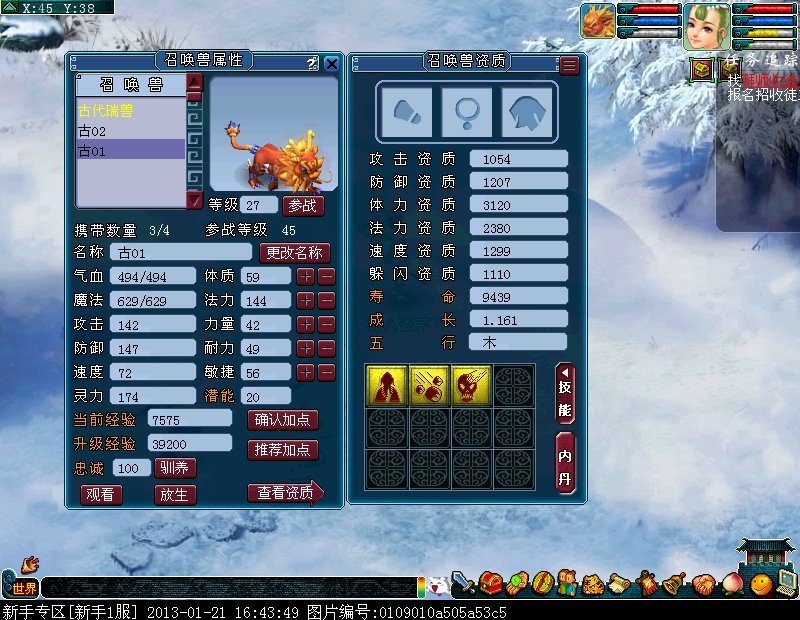This screenshot has width=800, height=620.
Task: Open the 内丹 side tab
Action: pos(565,461)
